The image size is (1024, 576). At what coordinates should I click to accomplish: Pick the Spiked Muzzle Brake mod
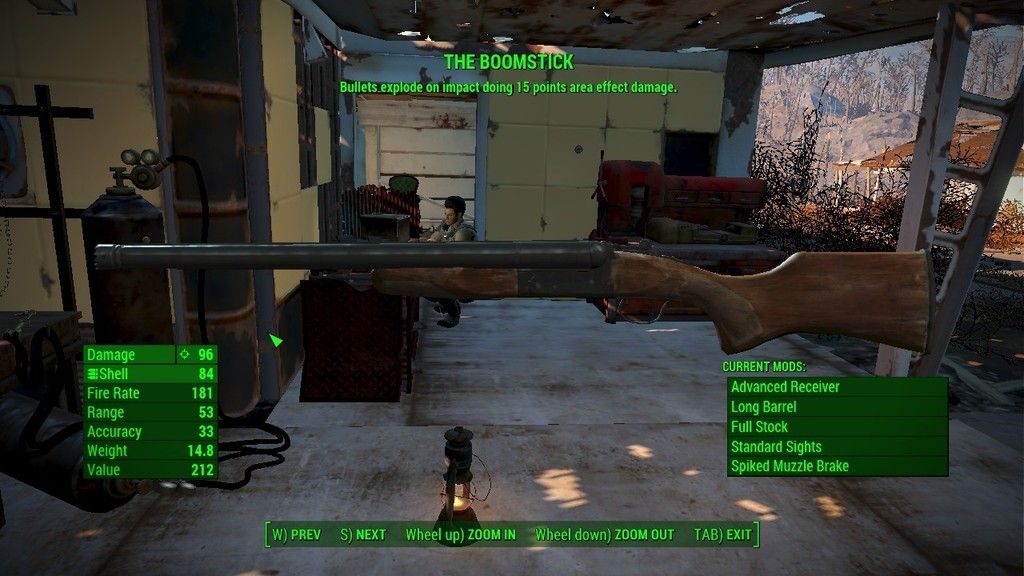click(836, 466)
